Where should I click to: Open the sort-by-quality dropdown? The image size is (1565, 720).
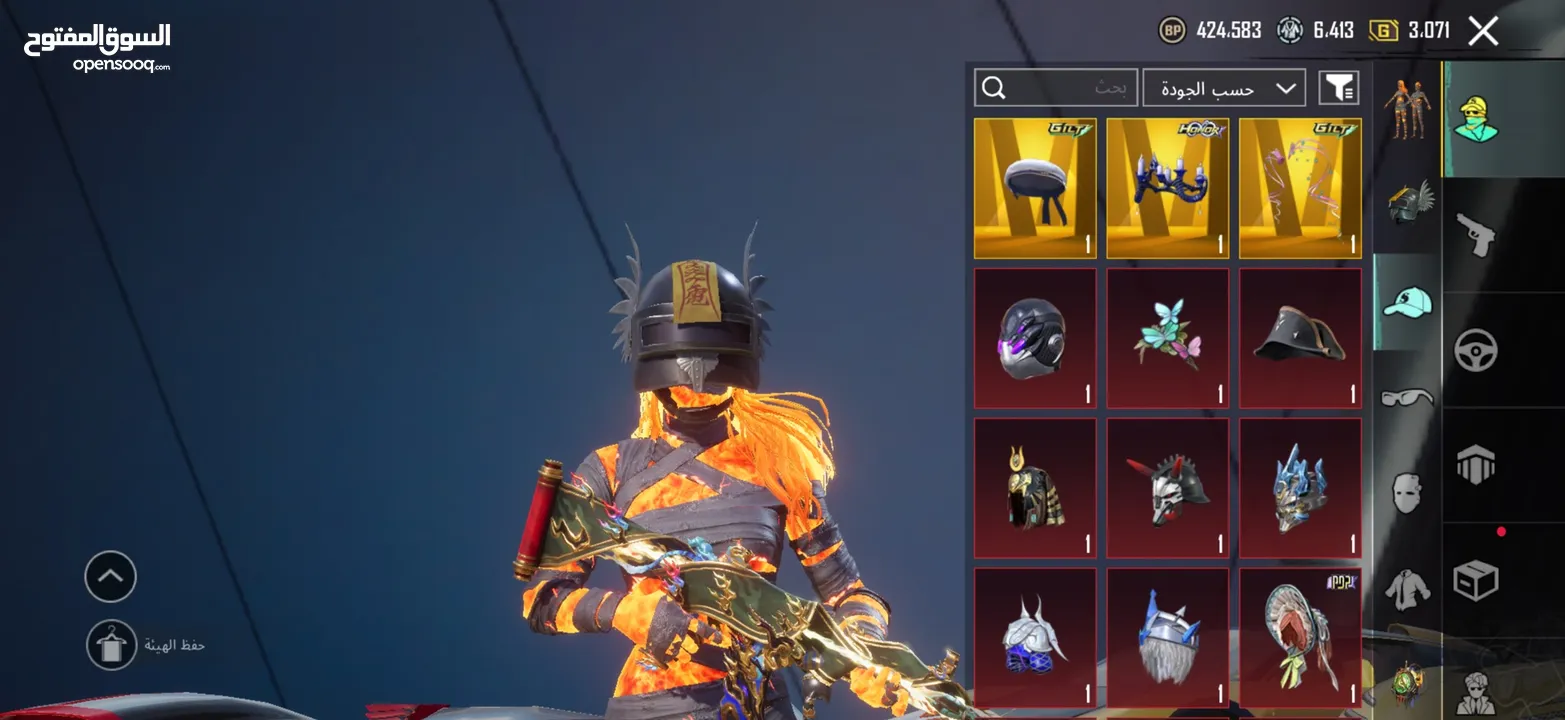1224,88
